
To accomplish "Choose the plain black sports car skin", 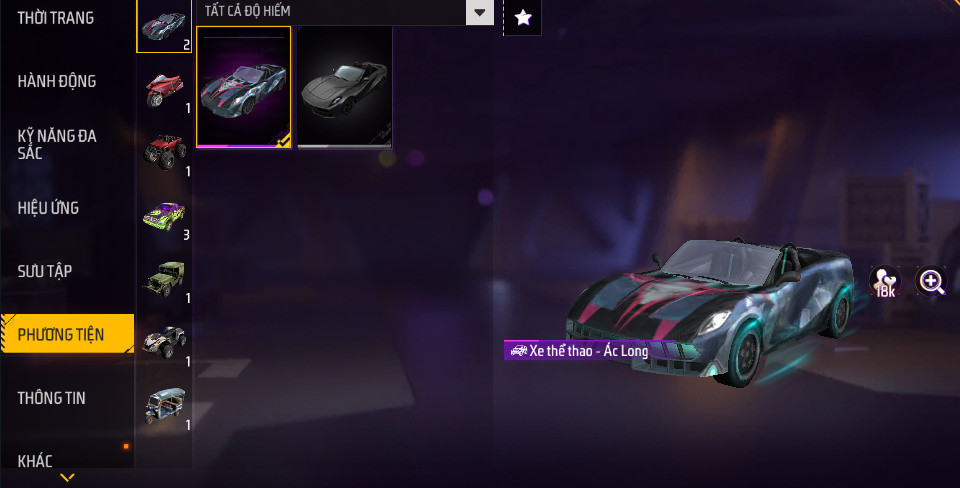I will [345, 87].
